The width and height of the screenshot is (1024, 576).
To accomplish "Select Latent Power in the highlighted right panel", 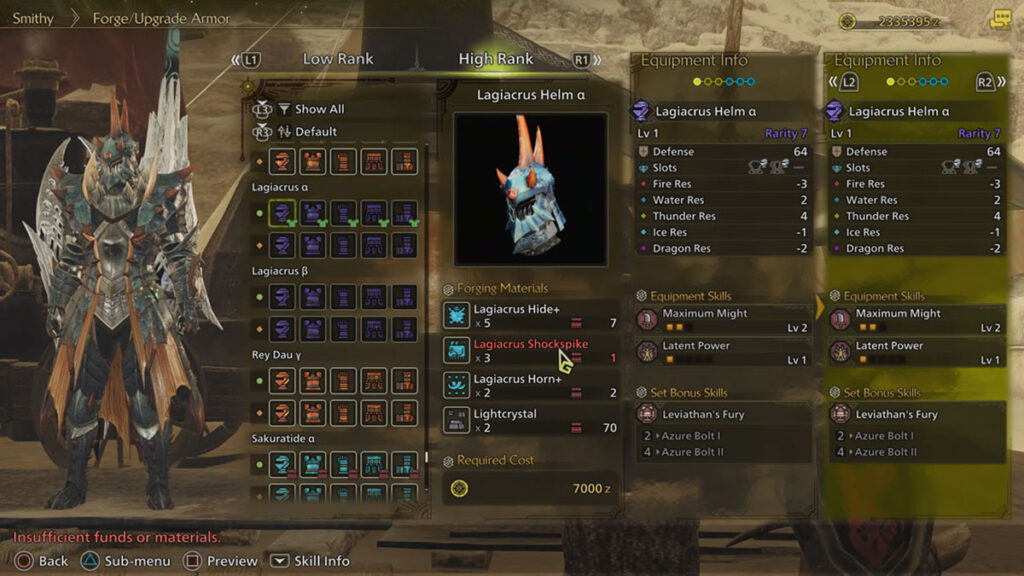I will click(x=914, y=352).
